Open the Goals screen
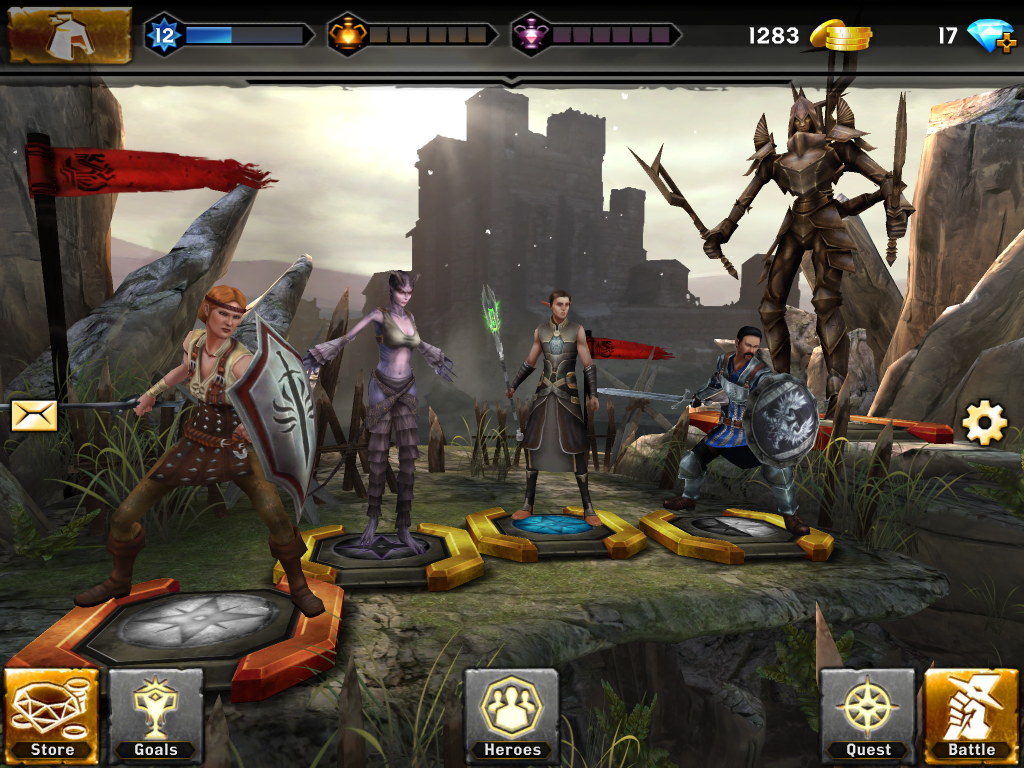The width and height of the screenshot is (1024, 768). click(x=156, y=714)
